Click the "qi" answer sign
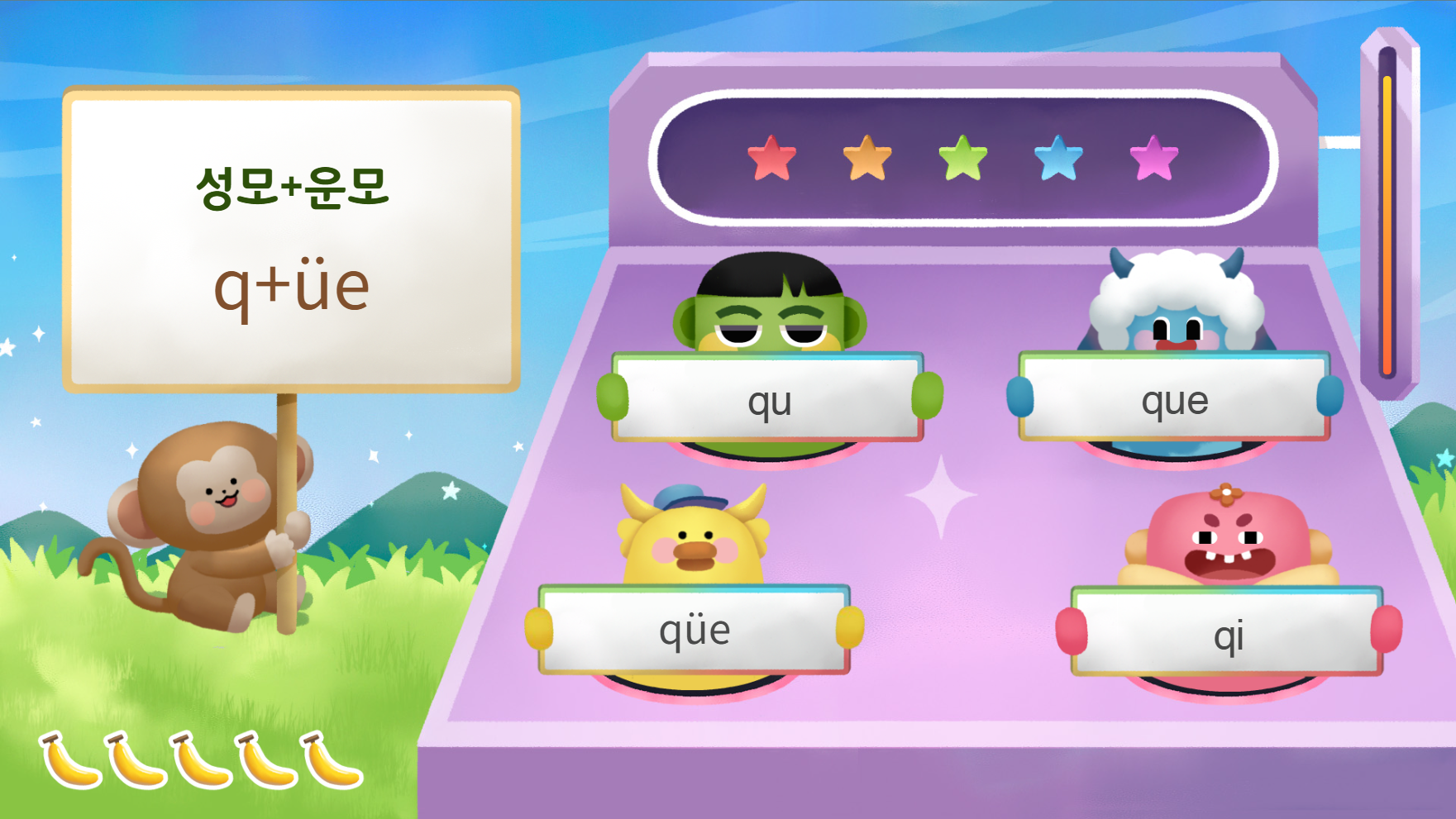 tap(1228, 632)
